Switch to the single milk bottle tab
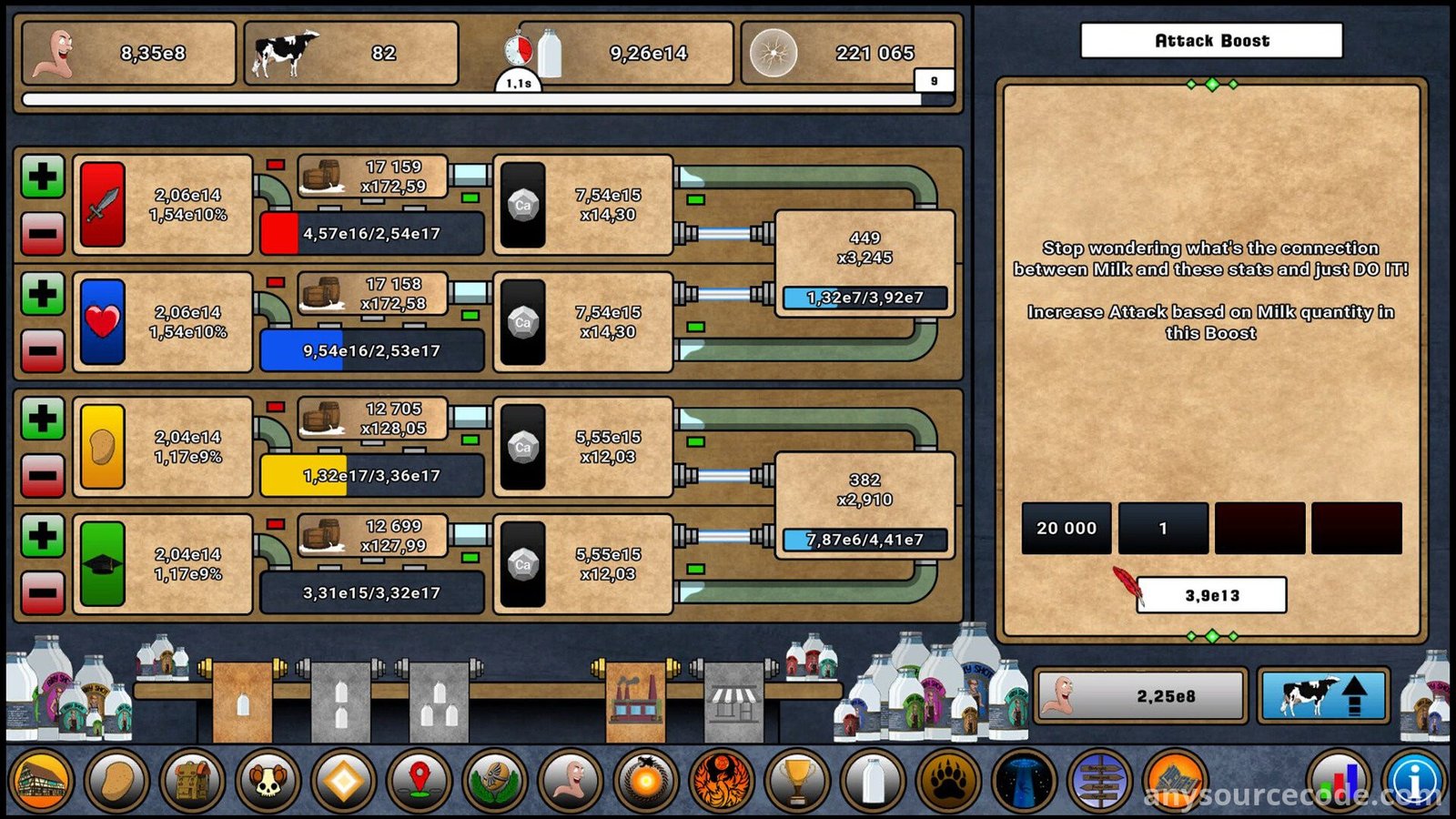This screenshot has width=1456, height=819. click(x=243, y=703)
